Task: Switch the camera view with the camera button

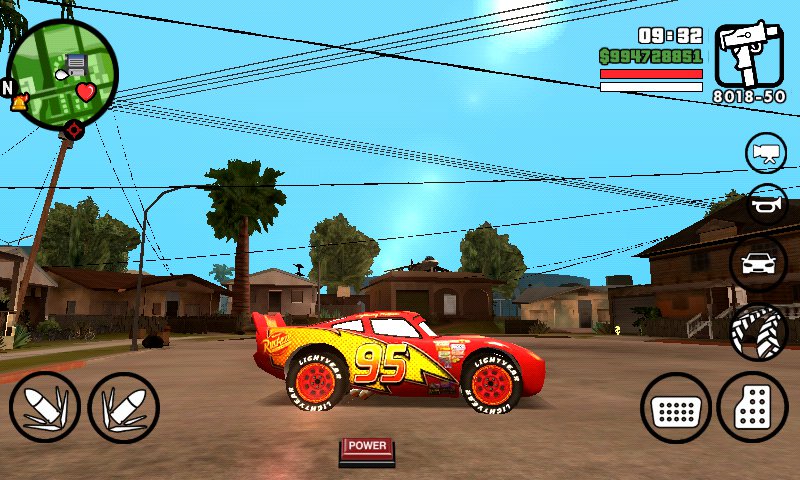Action: pyautogui.click(x=766, y=153)
